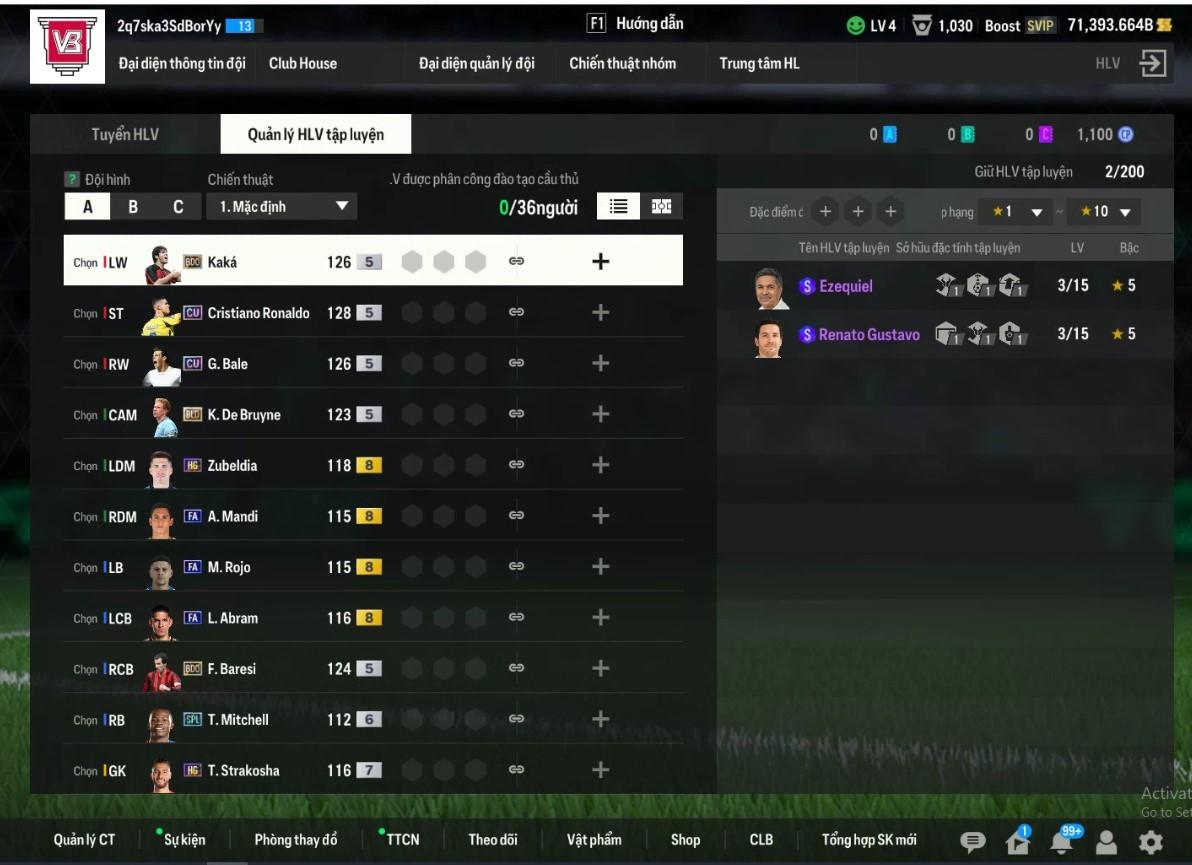Switch to the Tuyển HLV tab

(x=125, y=134)
